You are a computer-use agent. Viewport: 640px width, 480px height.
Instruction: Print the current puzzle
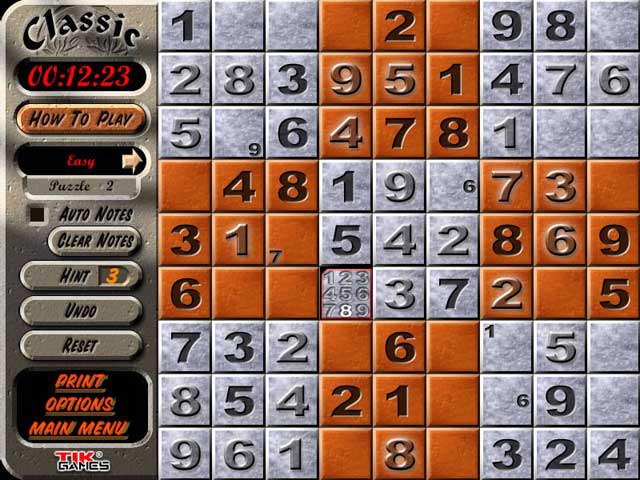coord(80,381)
